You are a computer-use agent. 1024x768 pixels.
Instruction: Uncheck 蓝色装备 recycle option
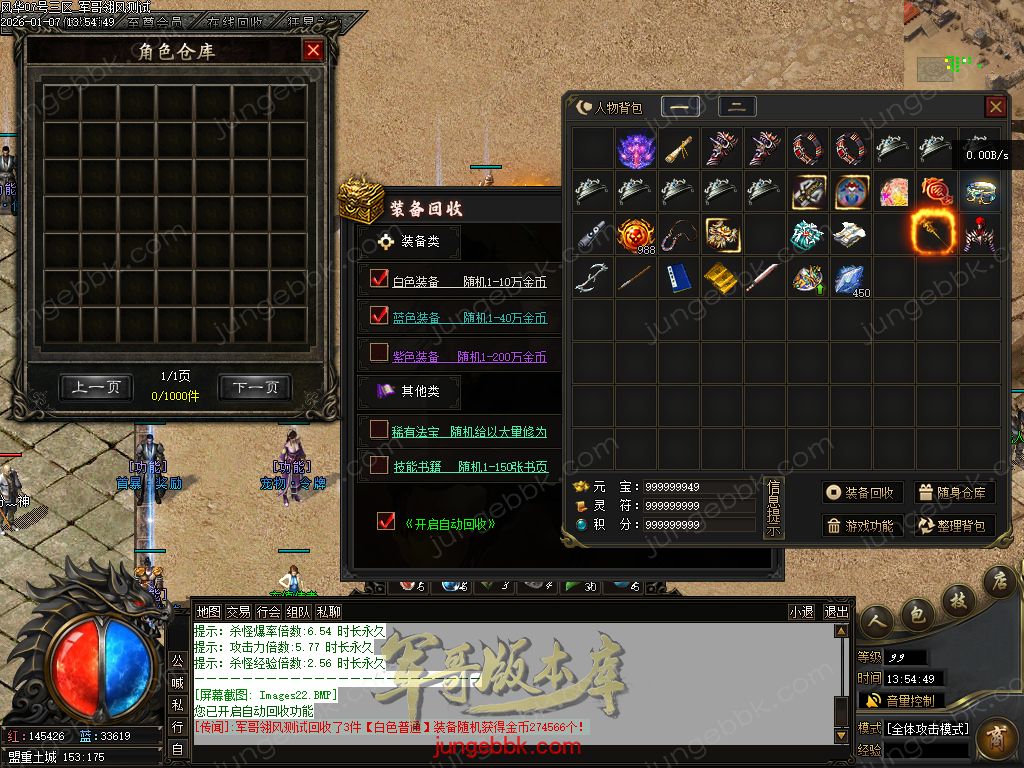coord(379,316)
